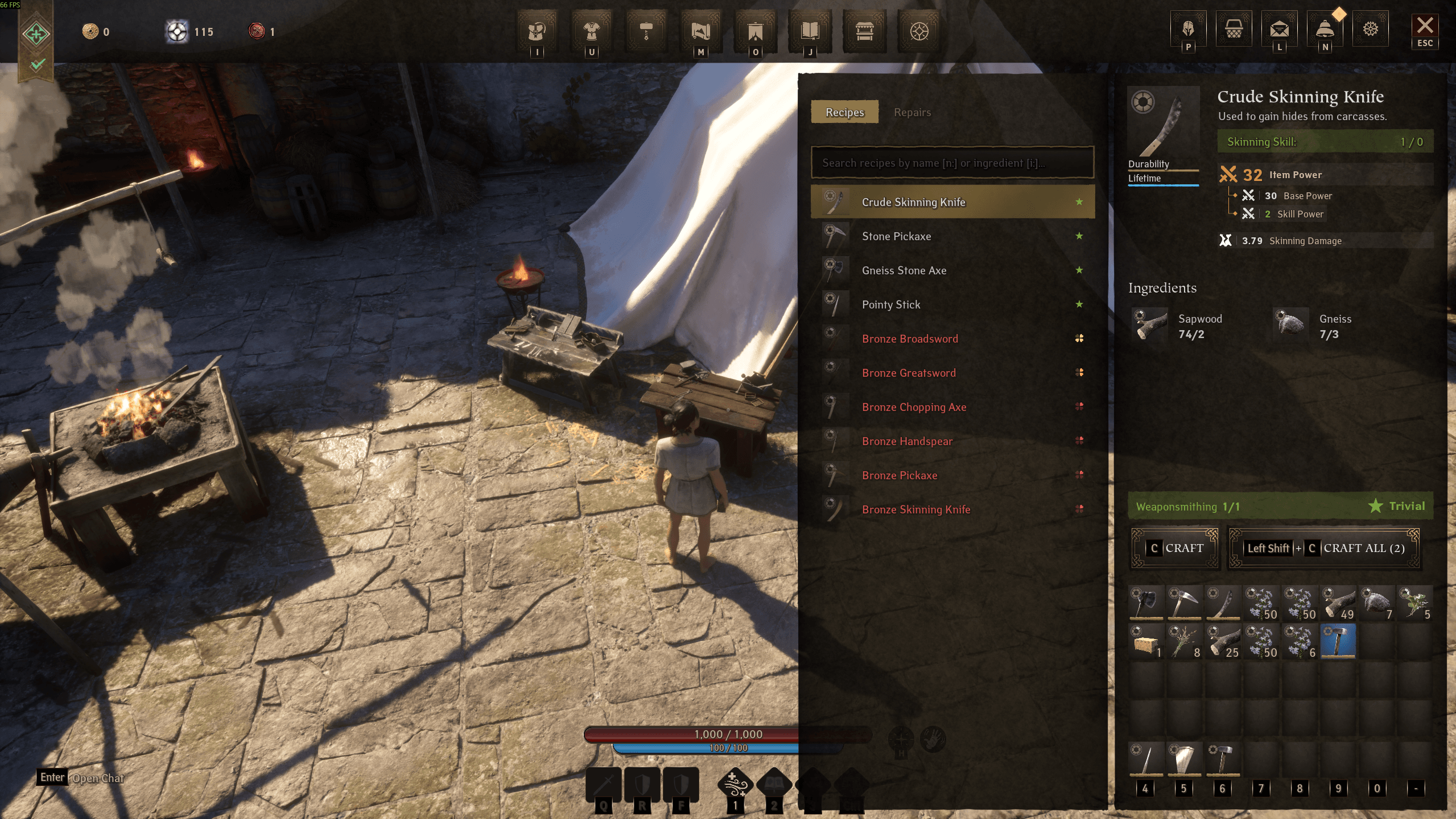Screen dimensions: 1456x819
Task: Switch to the Repairs tab
Action: tap(912, 112)
